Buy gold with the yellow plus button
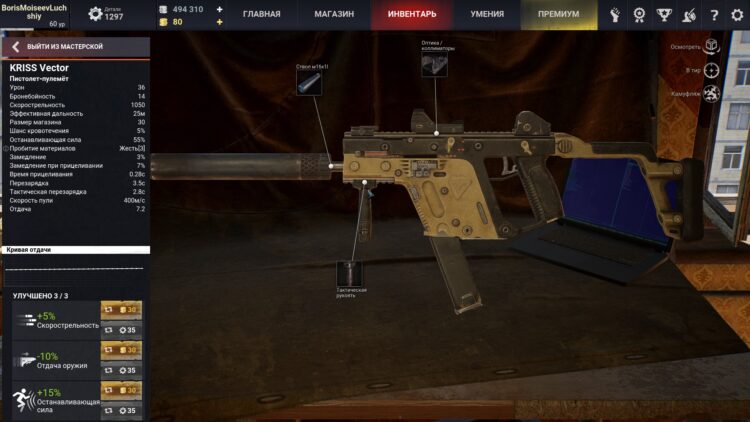The width and height of the screenshot is (750, 422). (x=220, y=21)
